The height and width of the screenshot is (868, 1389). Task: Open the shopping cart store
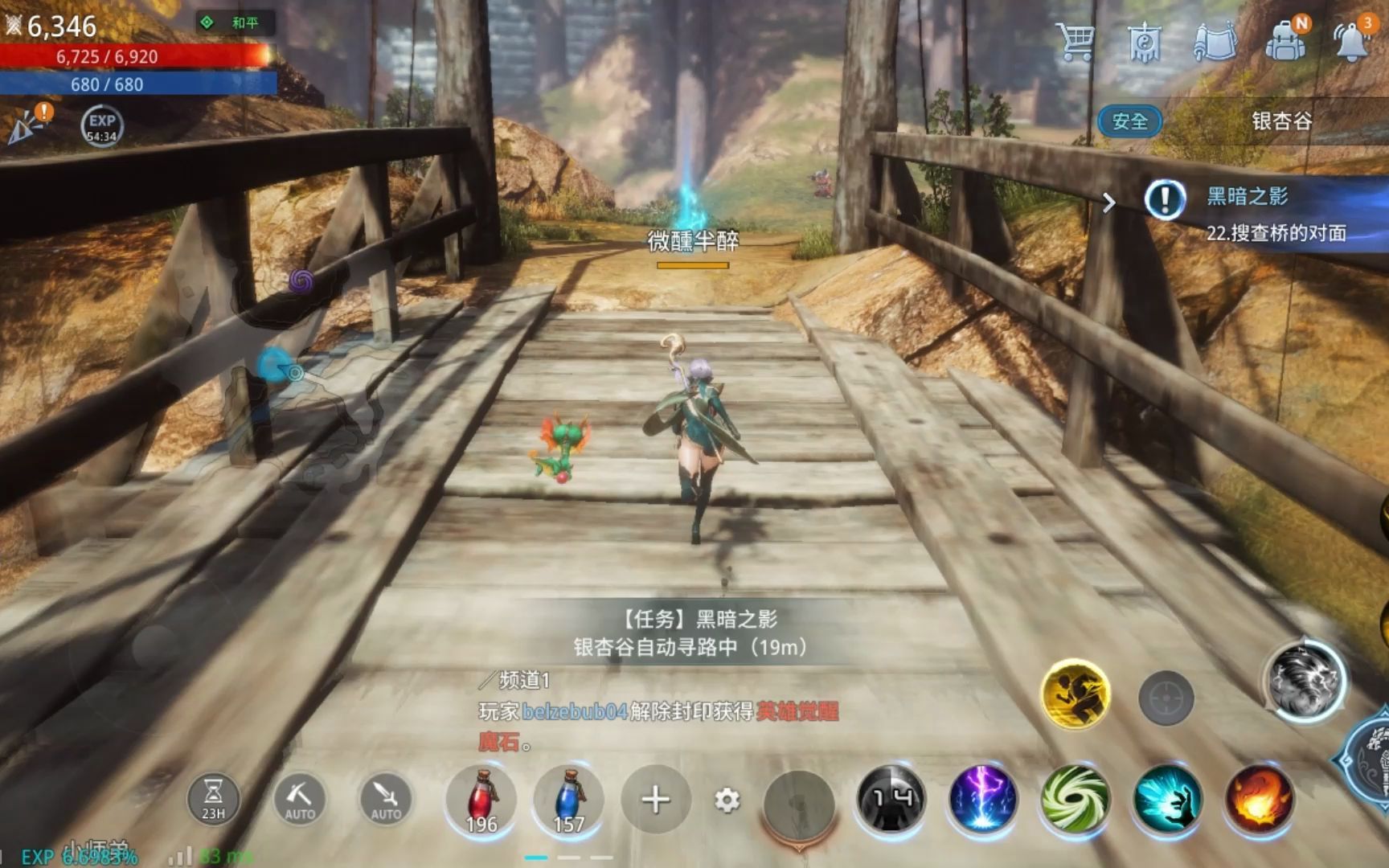pos(1076,40)
